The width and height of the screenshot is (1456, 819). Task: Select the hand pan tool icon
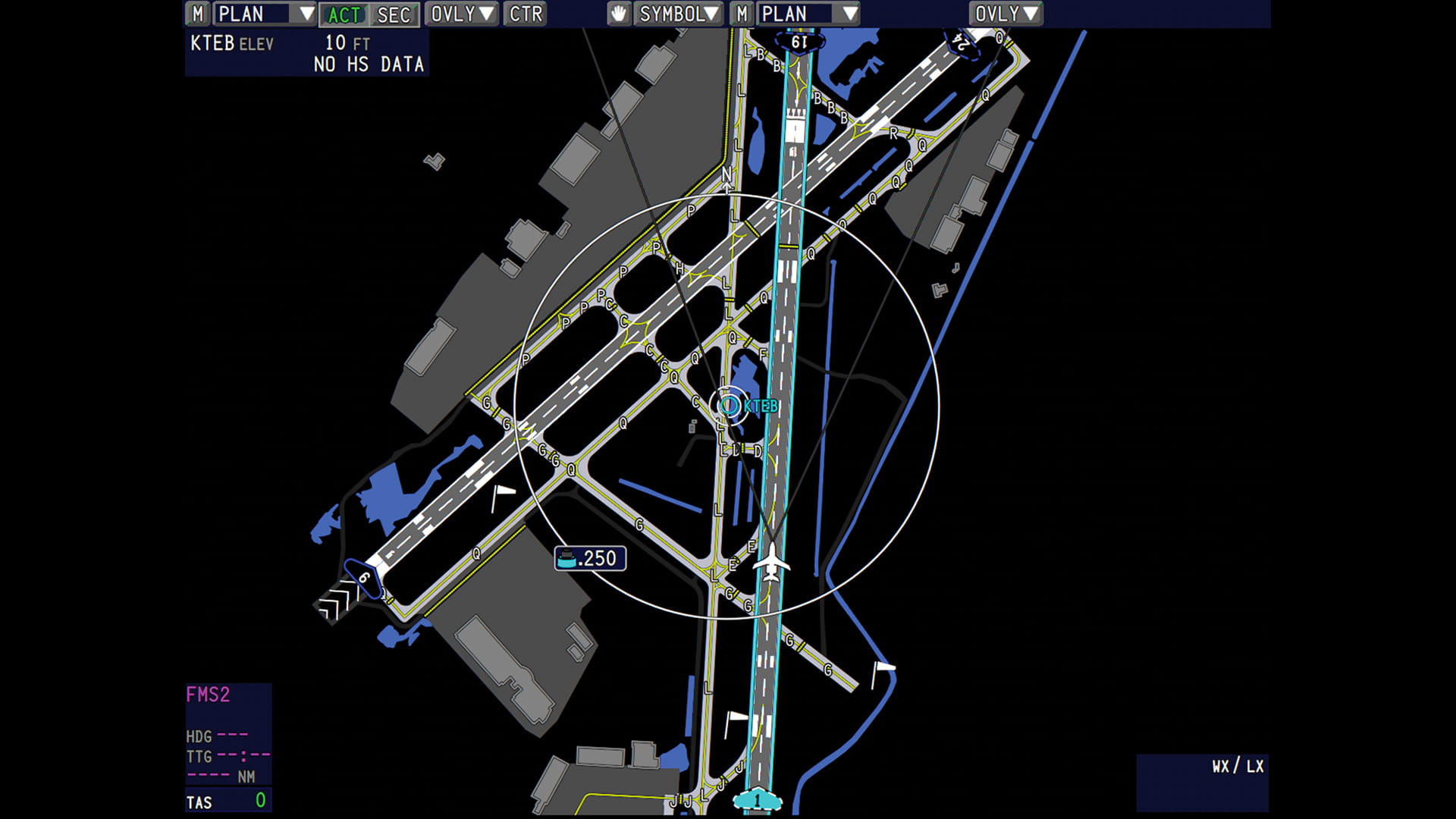[x=618, y=13]
